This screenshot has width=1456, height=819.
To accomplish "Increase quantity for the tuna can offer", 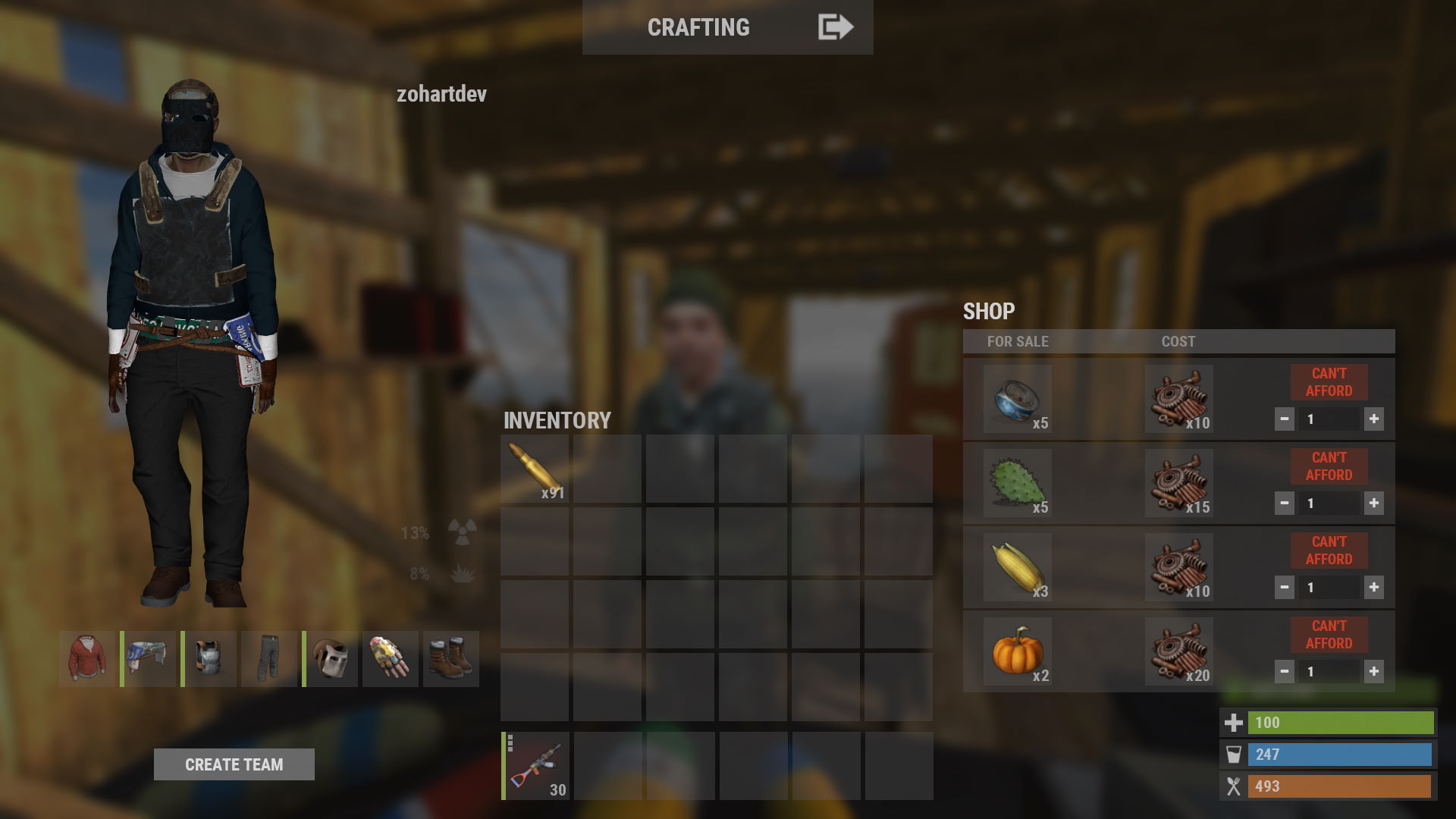I will coord(1373,419).
